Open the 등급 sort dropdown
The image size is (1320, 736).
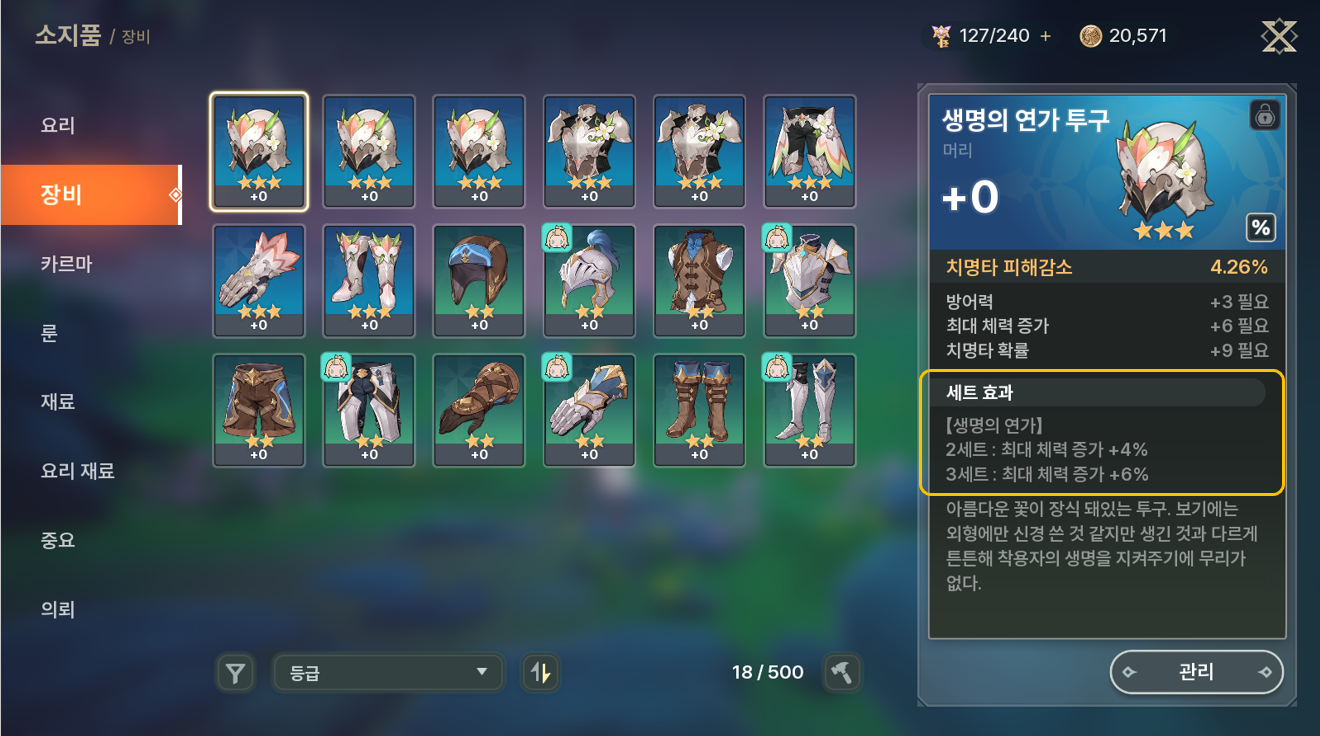pyautogui.click(x=387, y=673)
